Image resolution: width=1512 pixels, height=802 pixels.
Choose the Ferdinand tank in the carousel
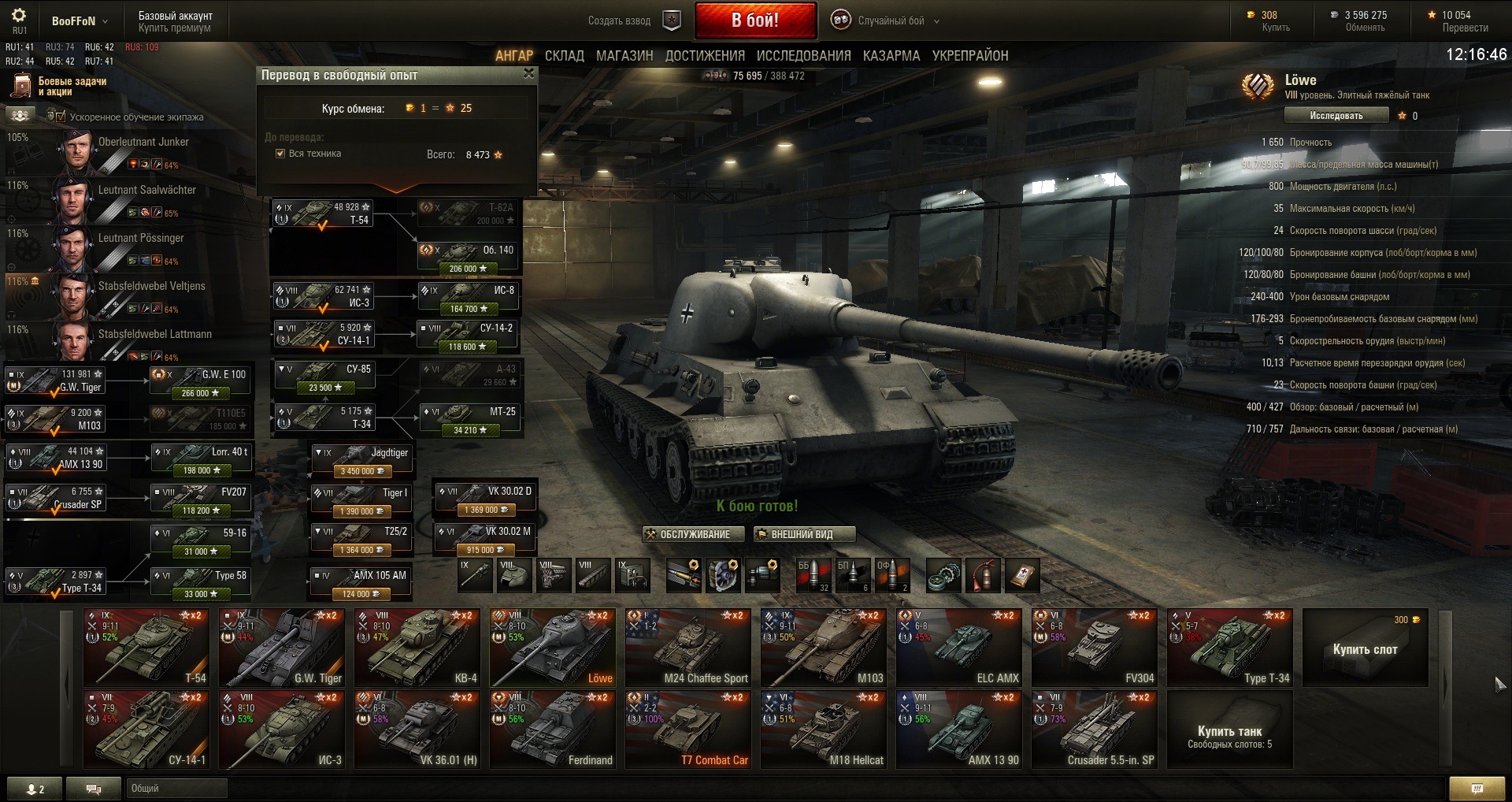[x=552, y=729]
